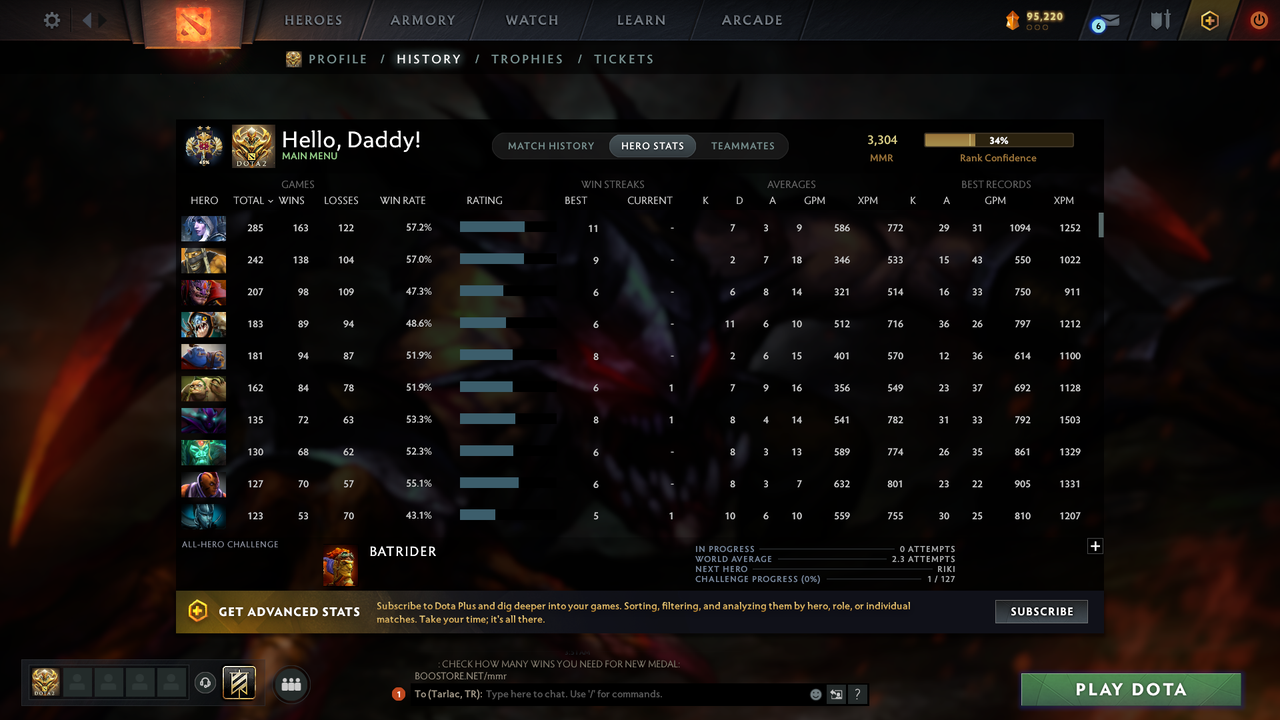Open the Armory shield and sword icon
The image size is (1280, 720).
click(x=1159, y=19)
